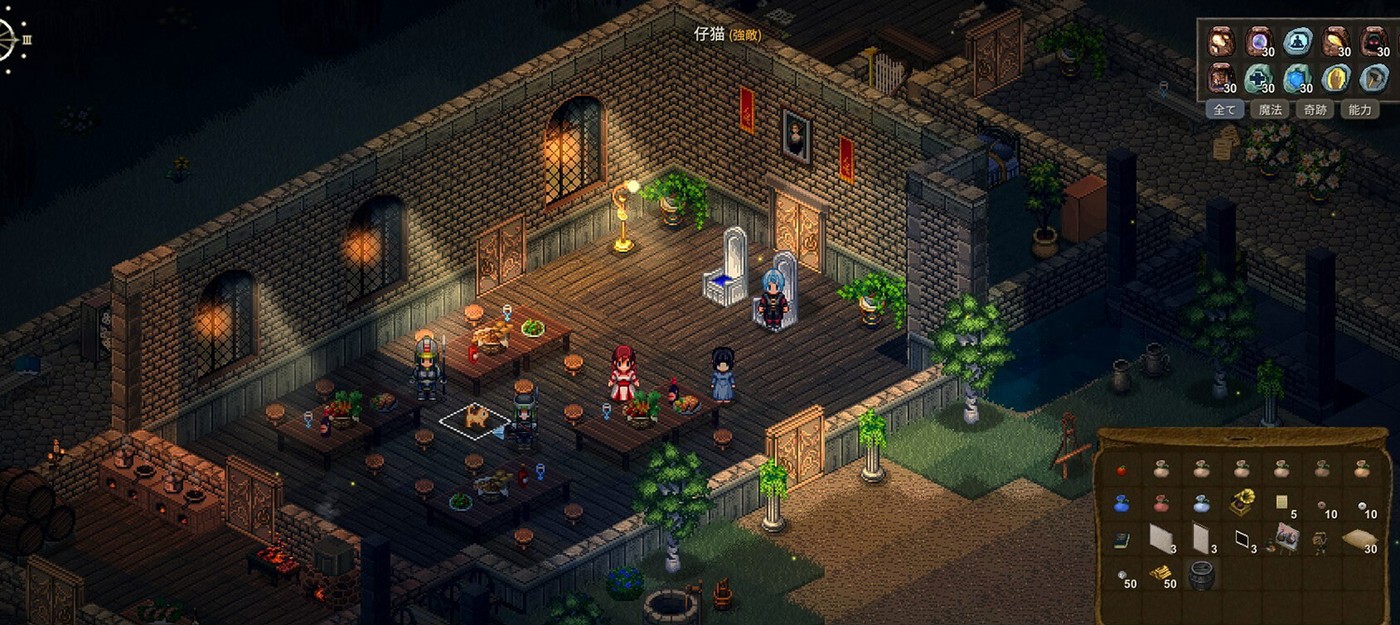The width and height of the screenshot is (1400, 625).
Task: Click the dark book in inventory
Action: [1121, 540]
